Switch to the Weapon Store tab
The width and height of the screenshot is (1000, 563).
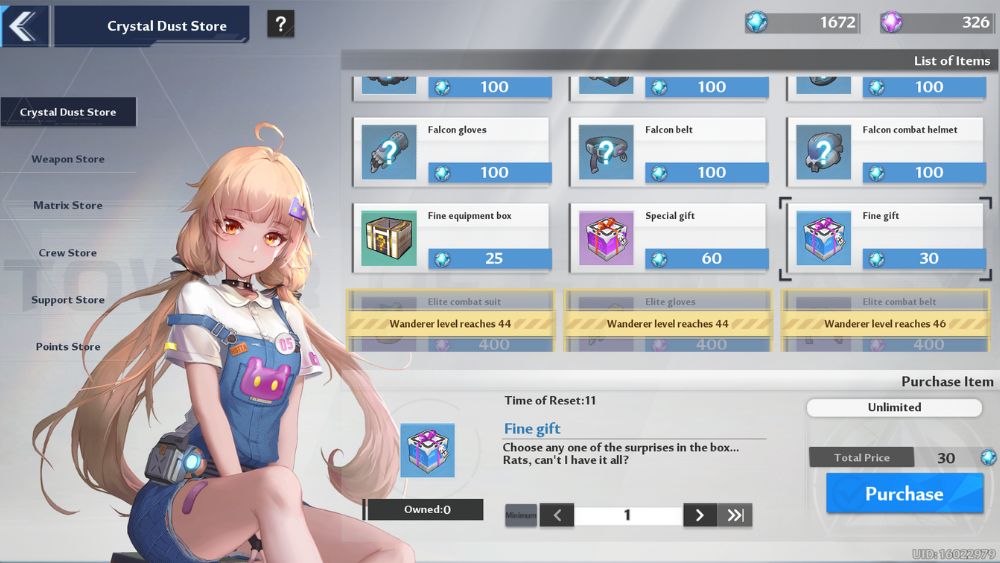tap(68, 159)
